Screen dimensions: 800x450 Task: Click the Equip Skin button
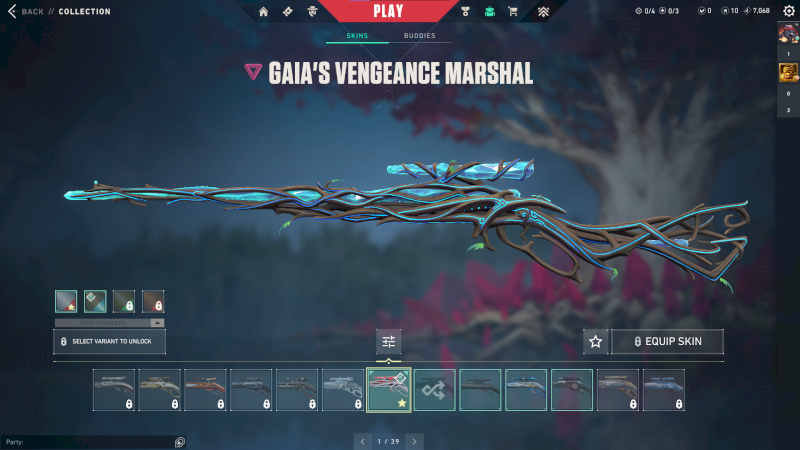coord(667,342)
